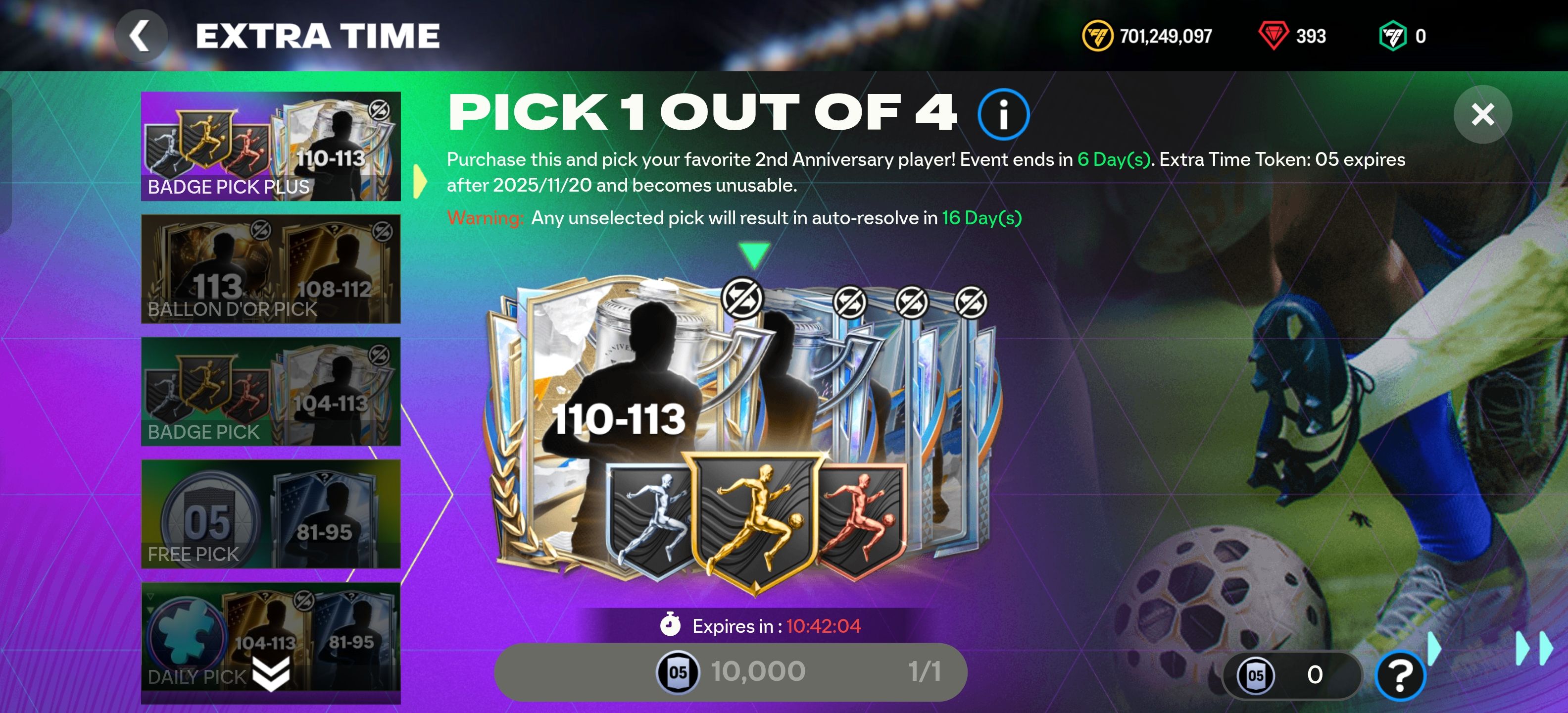
Task: Switch to the BALLON D'OR PICK entry
Action: pos(270,268)
